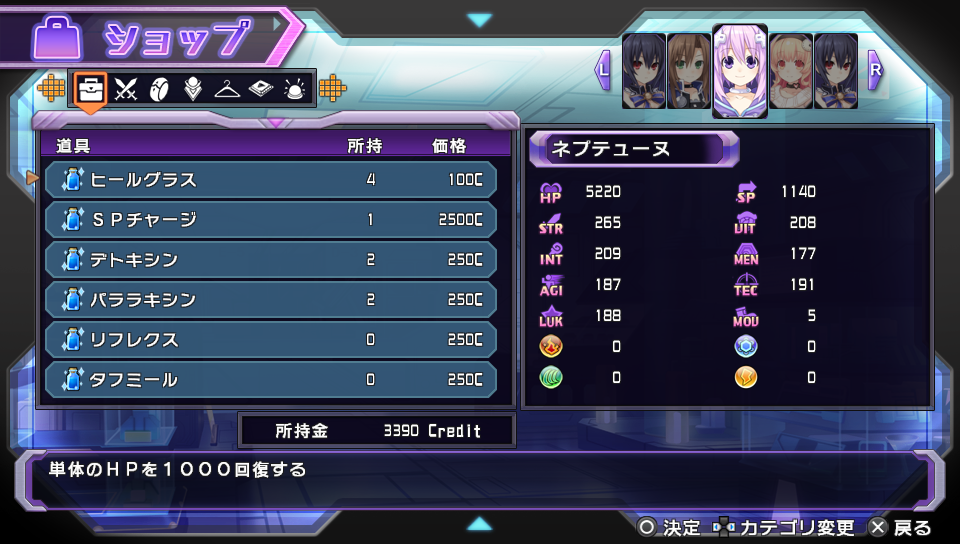Select the brown-haired character portrait
Screen dimensions: 960x544
click(x=688, y=70)
